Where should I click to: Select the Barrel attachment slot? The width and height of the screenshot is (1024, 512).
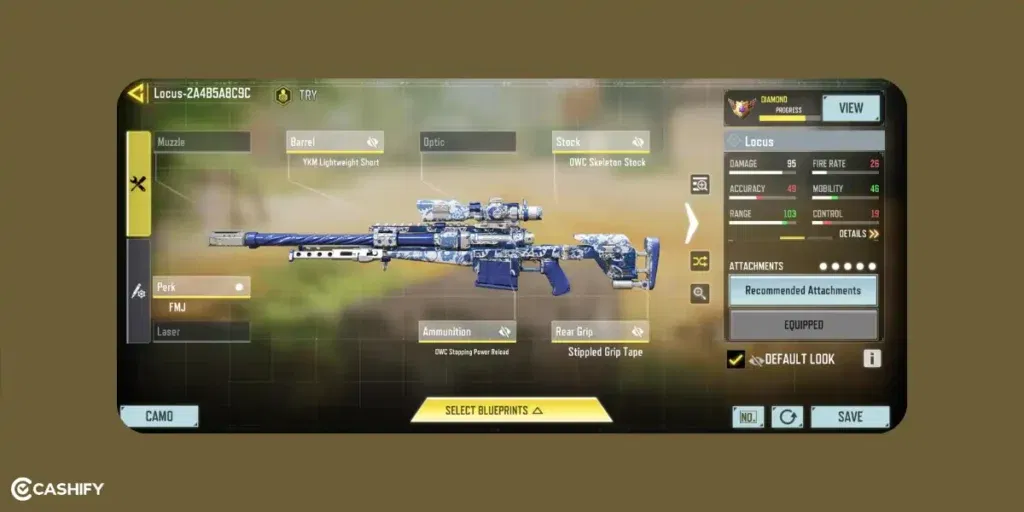(335, 142)
